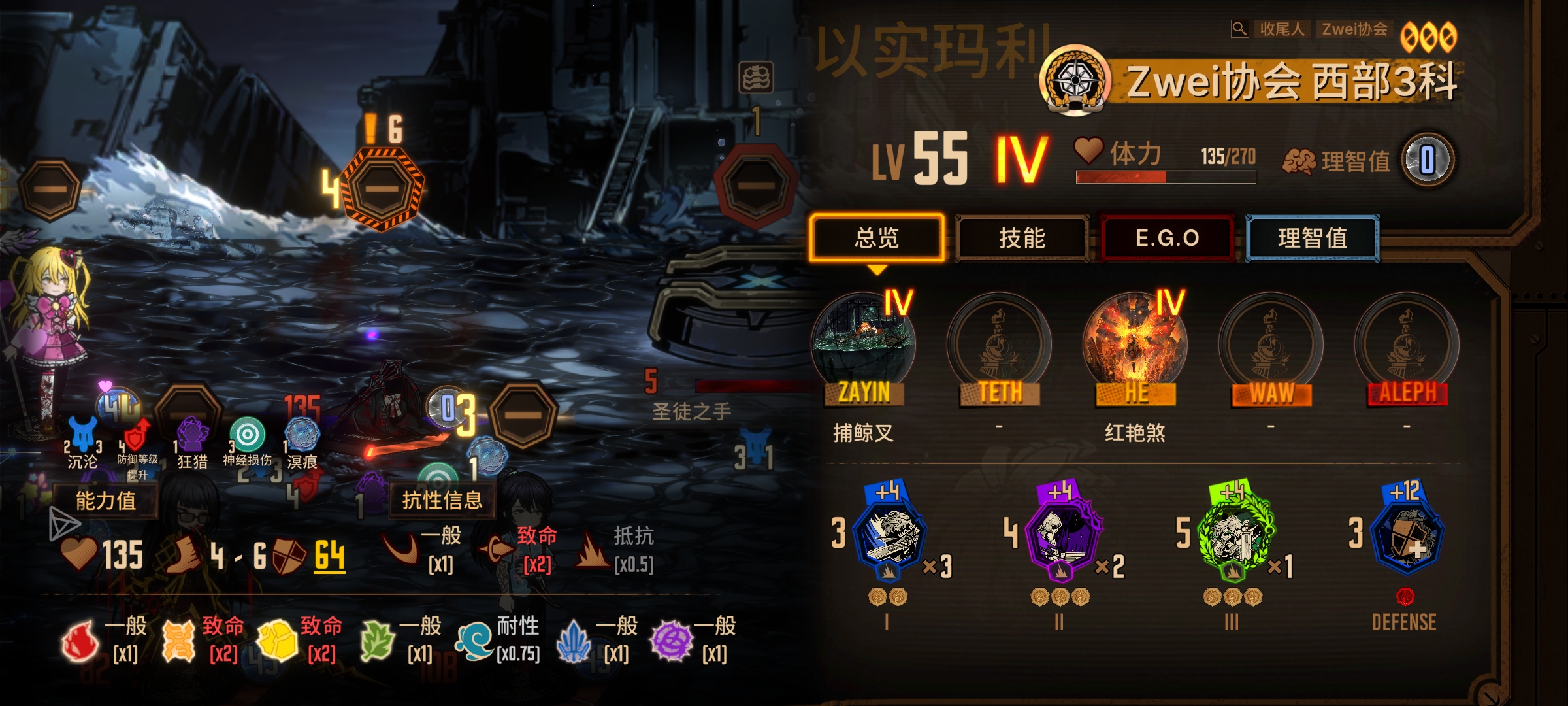The width and height of the screenshot is (1568, 706).
Task: Switch to the 技能 tab
Action: pyautogui.click(x=1021, y=239)
